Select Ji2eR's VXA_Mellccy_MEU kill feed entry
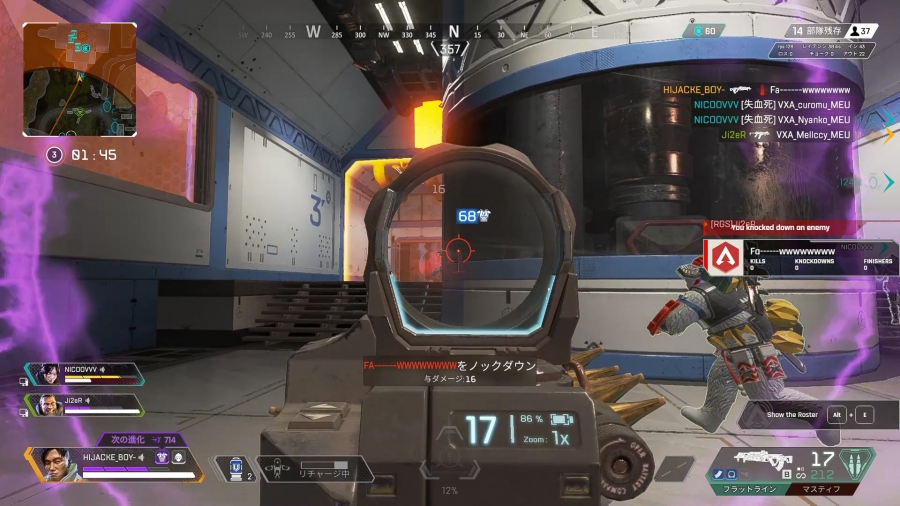The image size is (900, 506). click(x=784, y=135)
